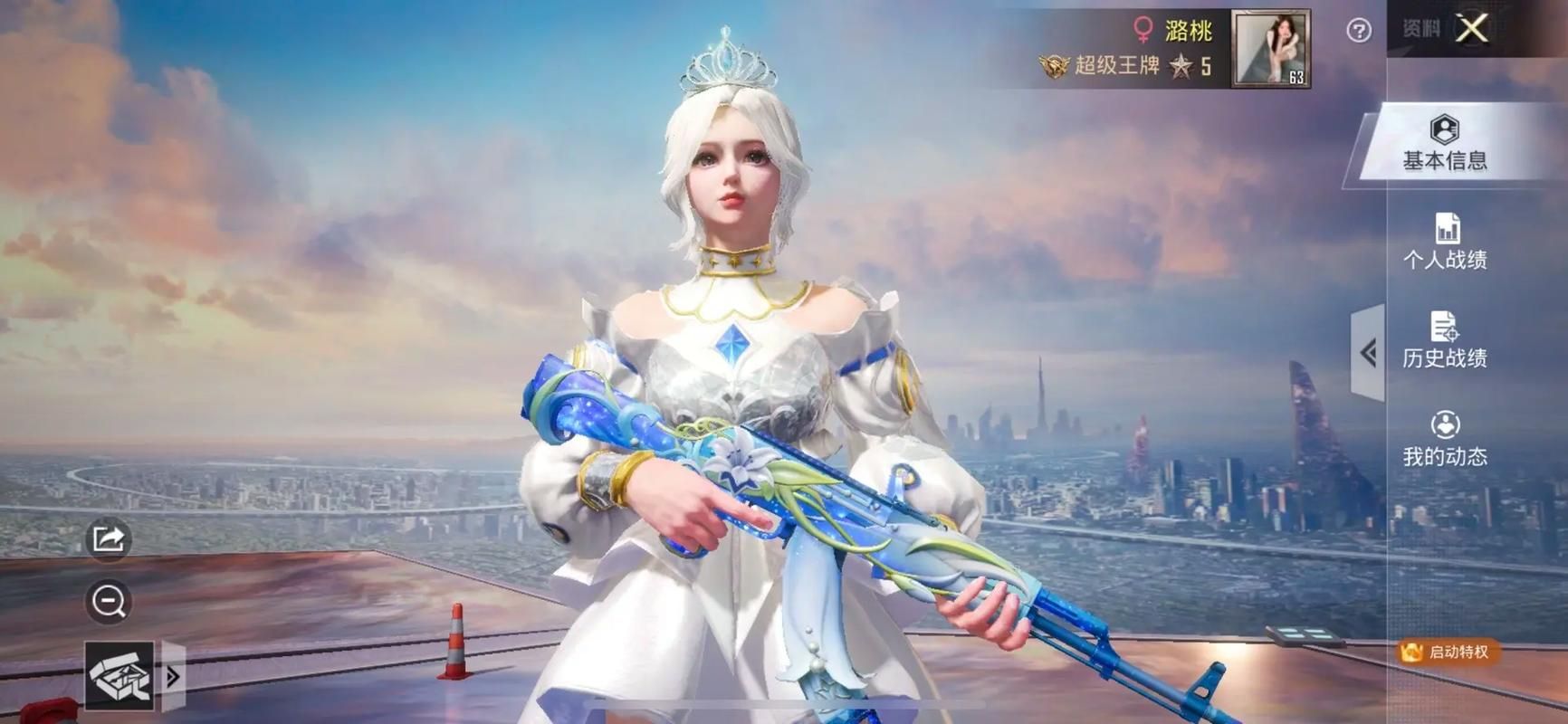View the player avatar portrait

point(1271,49)
